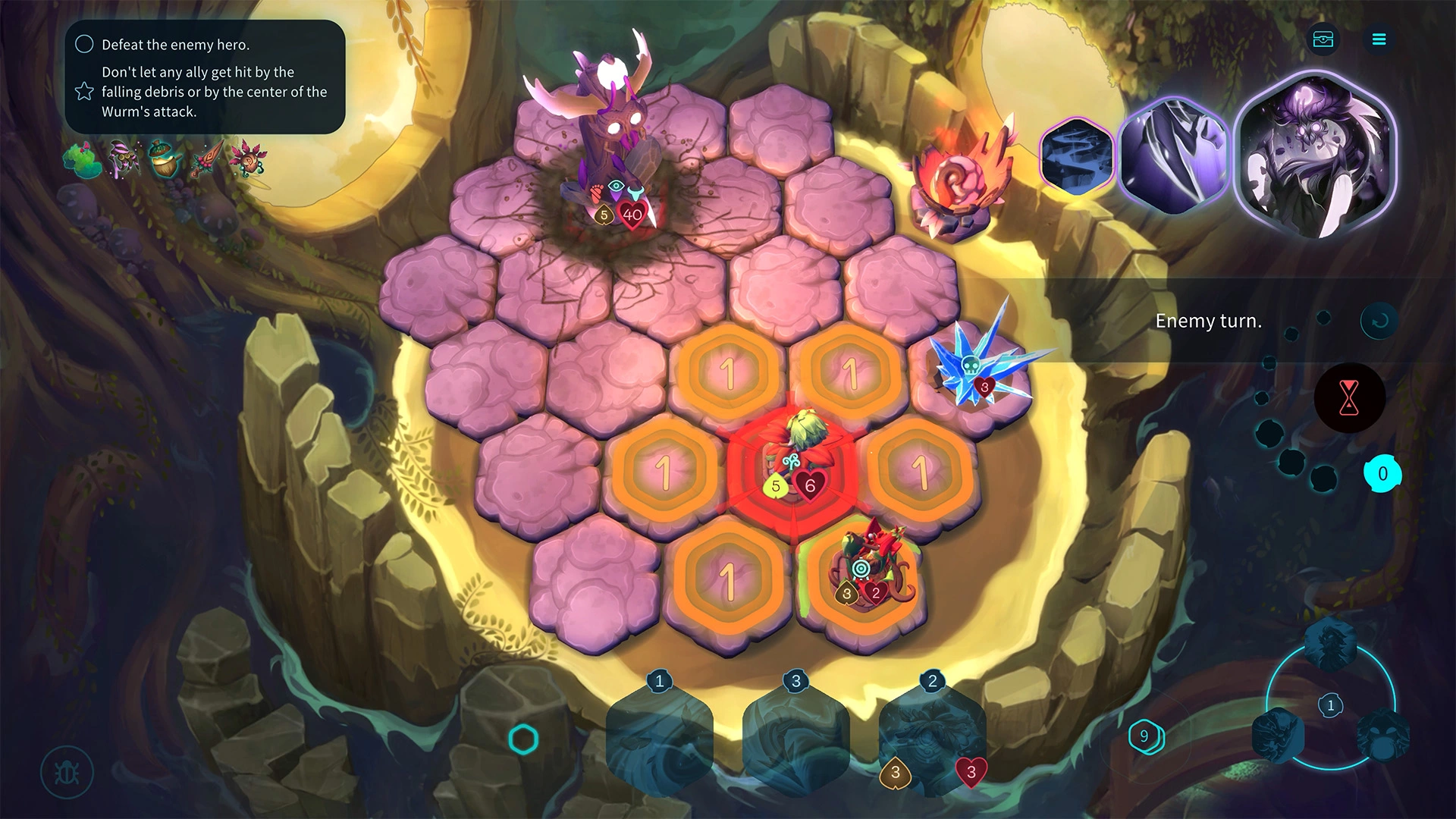Image resolution: width=1456 pixels, height=819 pixels.
Task: Select the top hero portrait on ability wheel
Action: click(1330, 645)
